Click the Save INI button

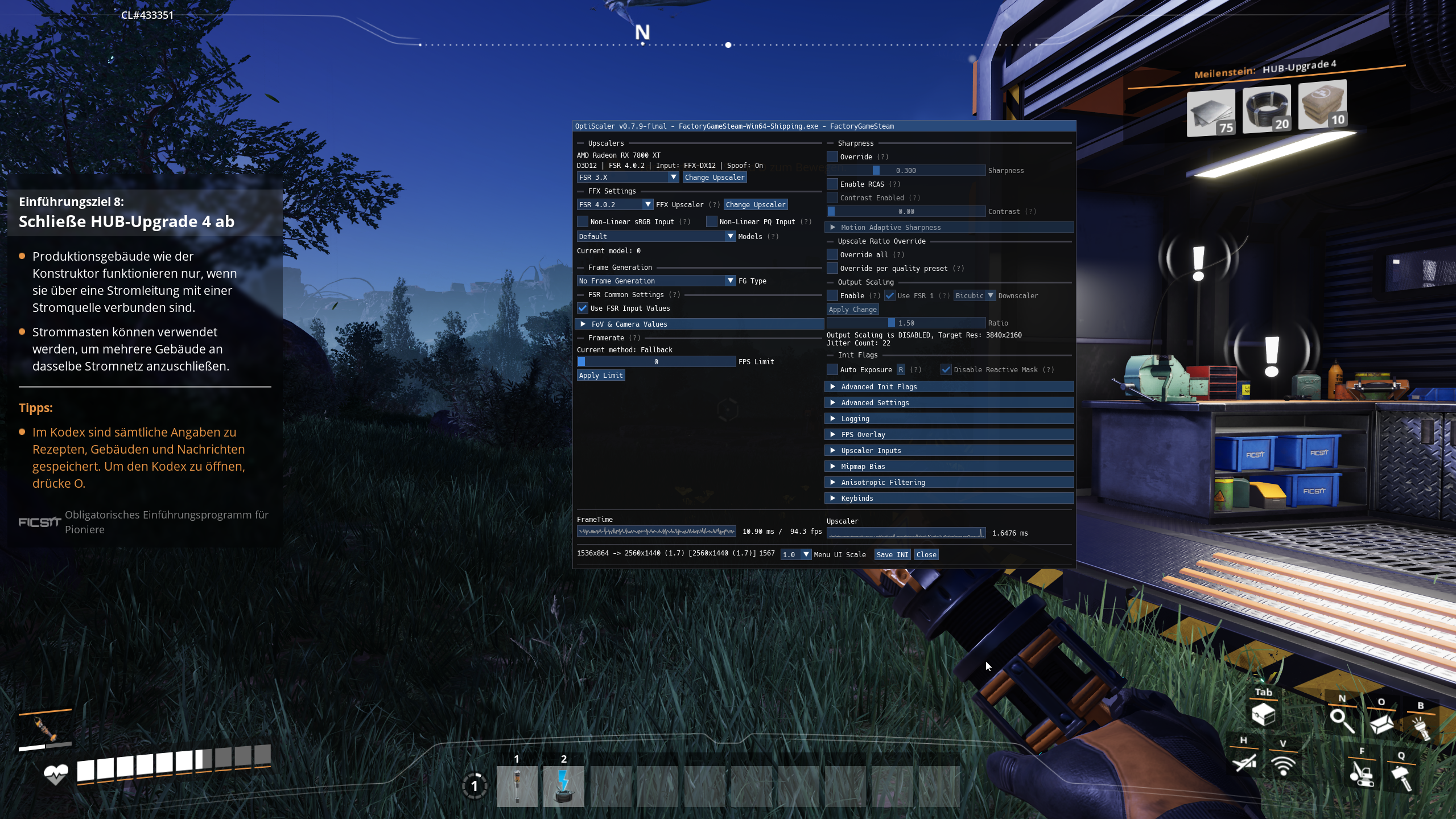892,554
